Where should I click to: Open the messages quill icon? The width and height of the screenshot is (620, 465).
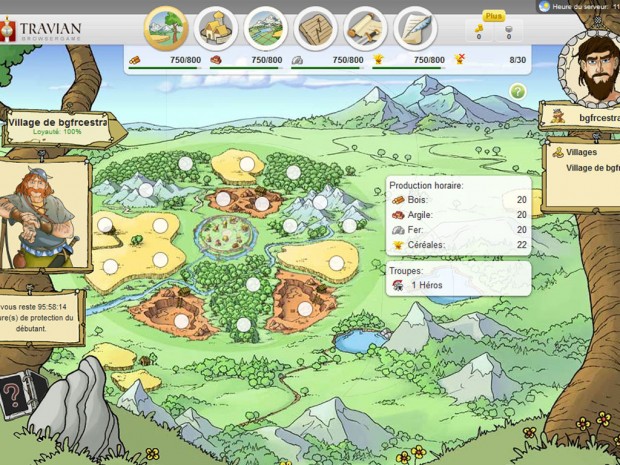point(414,28)
